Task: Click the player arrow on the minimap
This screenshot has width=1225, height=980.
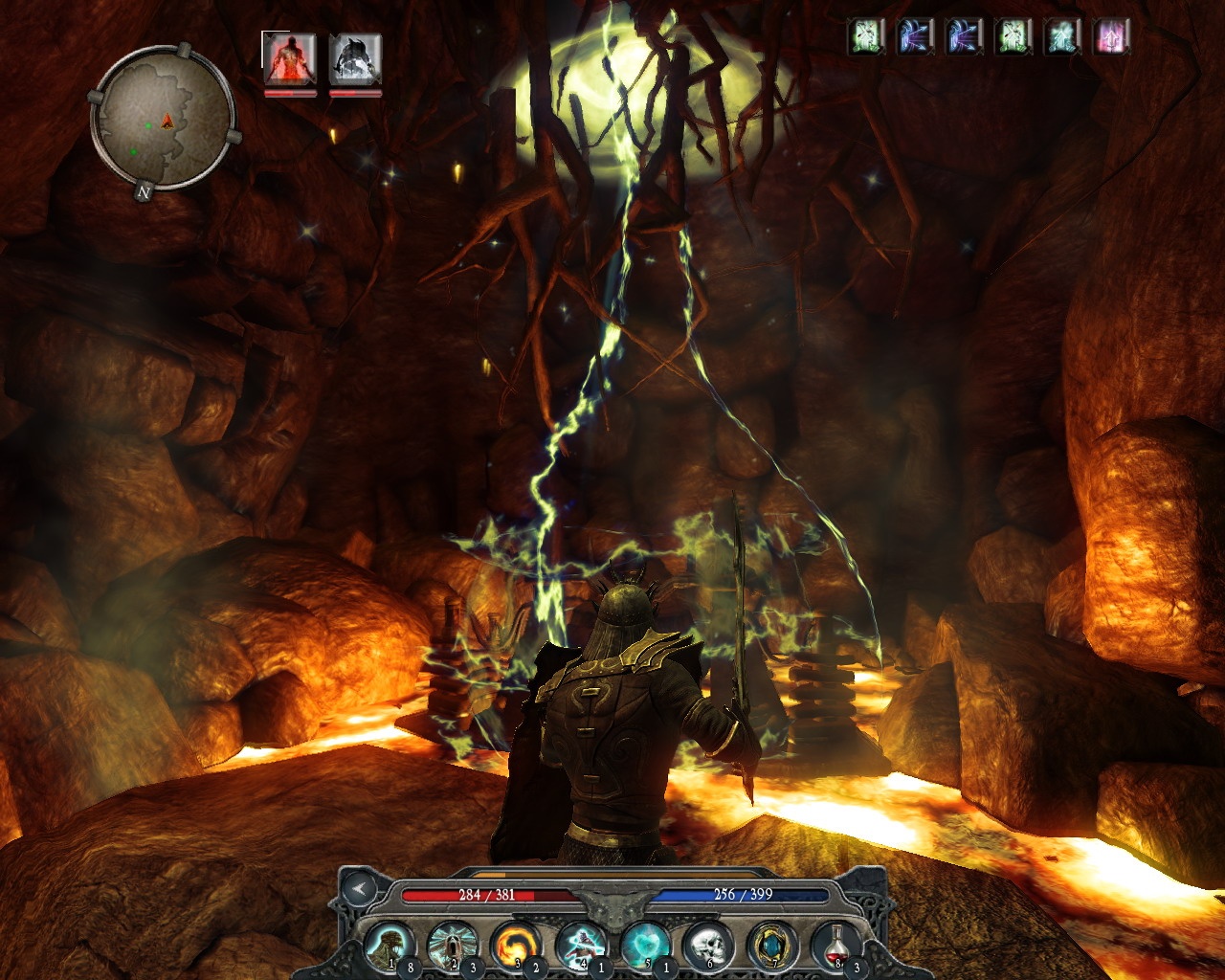Action: click(x=166, y=122)
